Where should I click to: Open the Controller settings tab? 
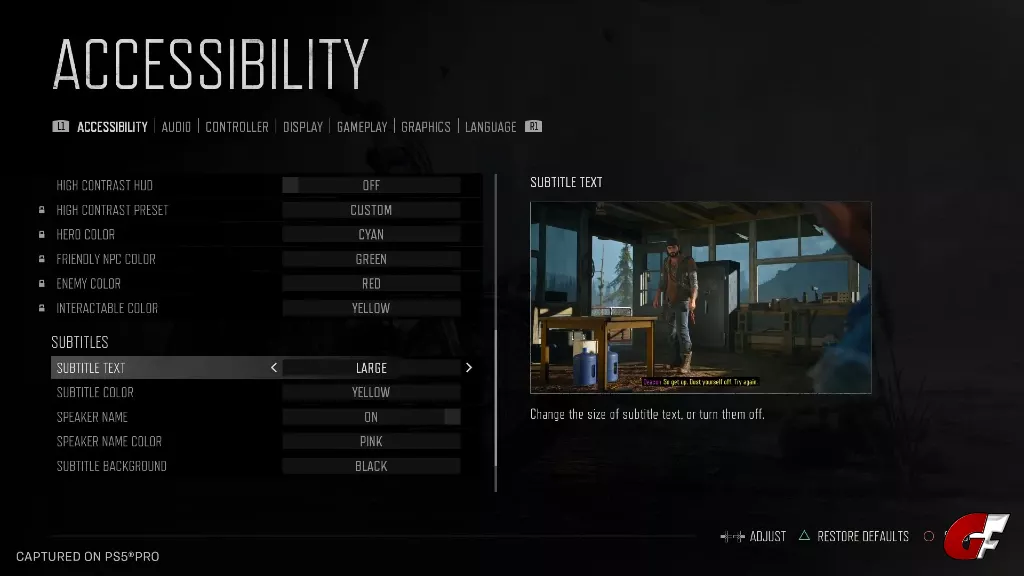[237, 127]
